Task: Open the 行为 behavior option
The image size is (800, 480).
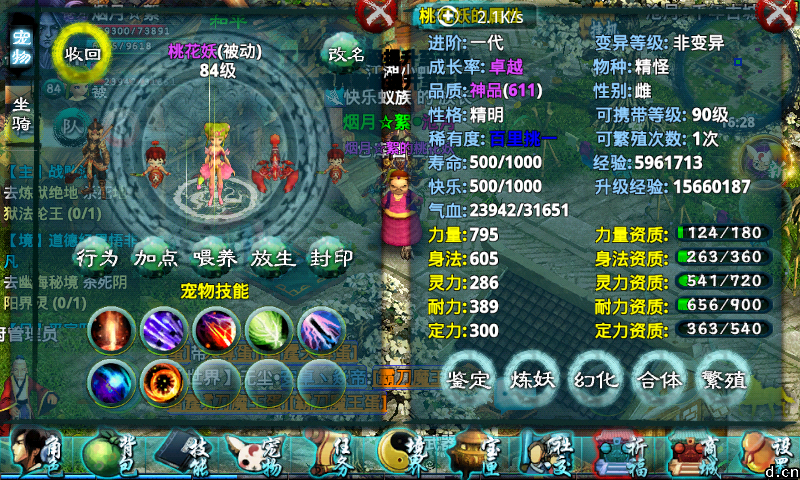Action: [97, 258]
